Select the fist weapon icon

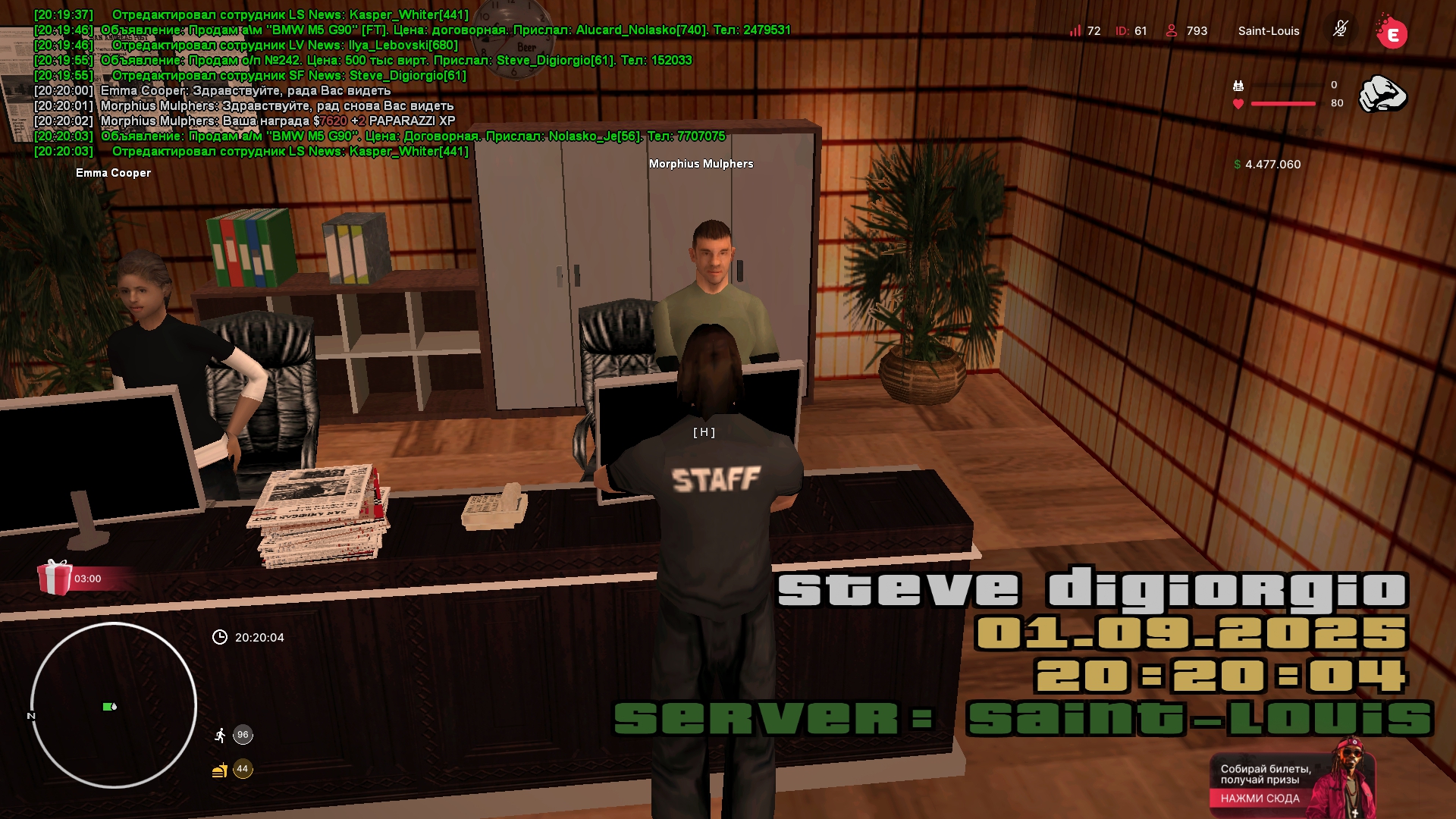click(x=1382, y=94)
